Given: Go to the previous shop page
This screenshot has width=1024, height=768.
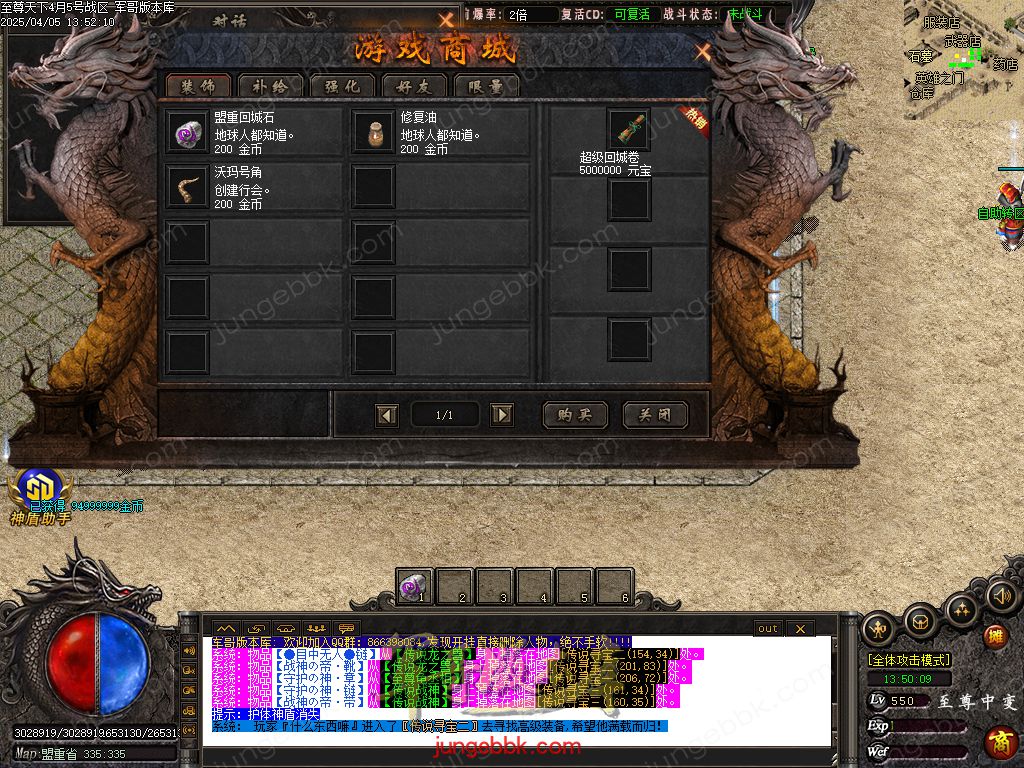Looking at the screenshot, I should (x=388, y=415).
